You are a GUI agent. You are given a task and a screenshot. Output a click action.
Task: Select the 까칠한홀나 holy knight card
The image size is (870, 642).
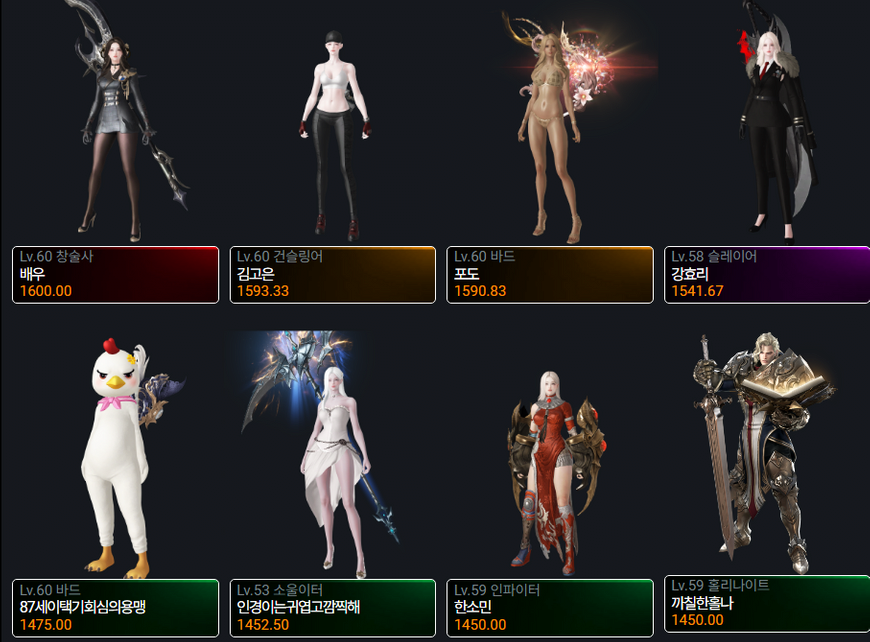766,603
